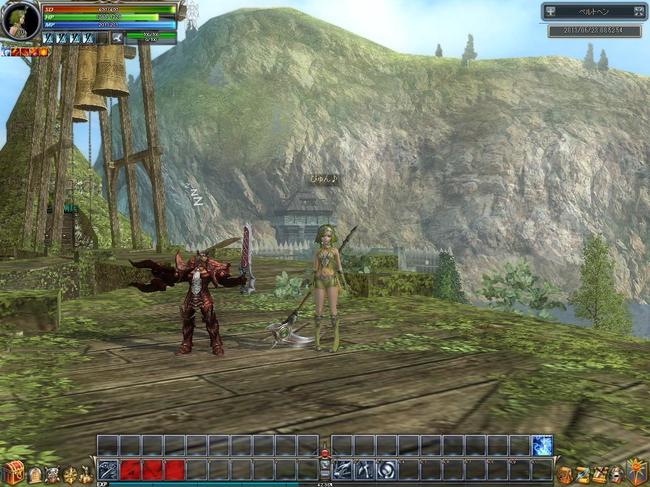Click the shield emblem menu icon
Image resolution: width=650 pixels, height=487 pixels.
[x=636, y=472]
